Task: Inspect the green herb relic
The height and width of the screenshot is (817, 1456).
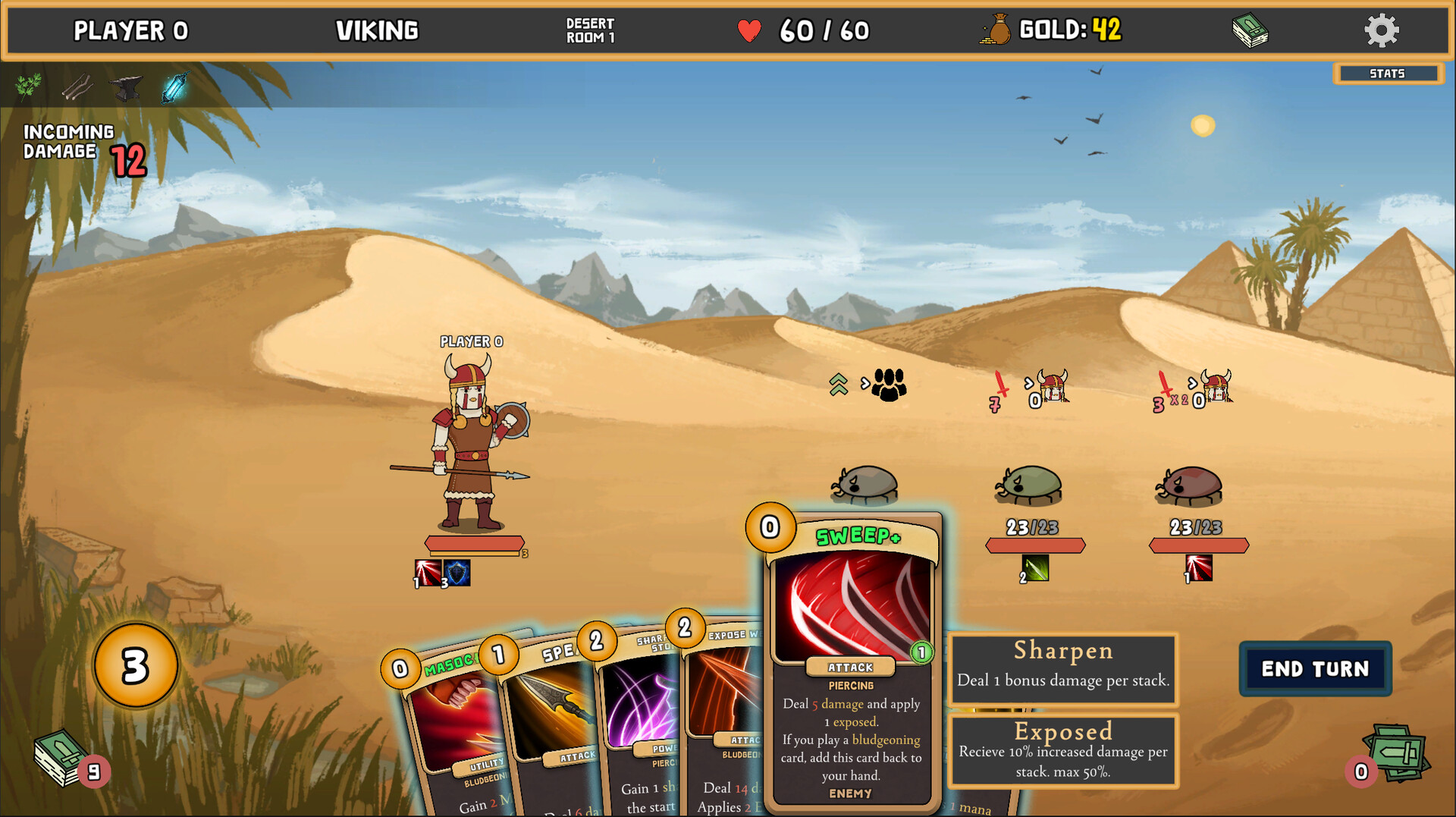Action: pyautogui.click(x=29, y=86)
